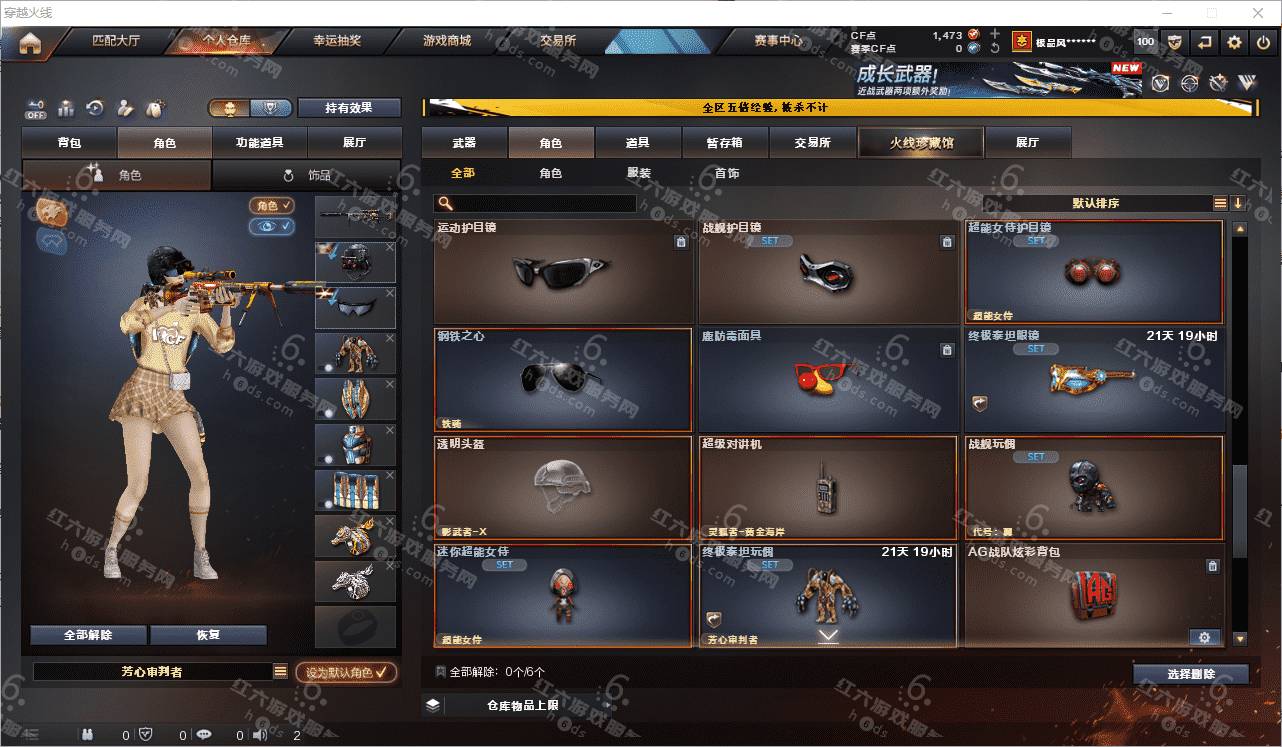Open the 游戏商城 game shop

pyautogui.click(x=447, y=42)
